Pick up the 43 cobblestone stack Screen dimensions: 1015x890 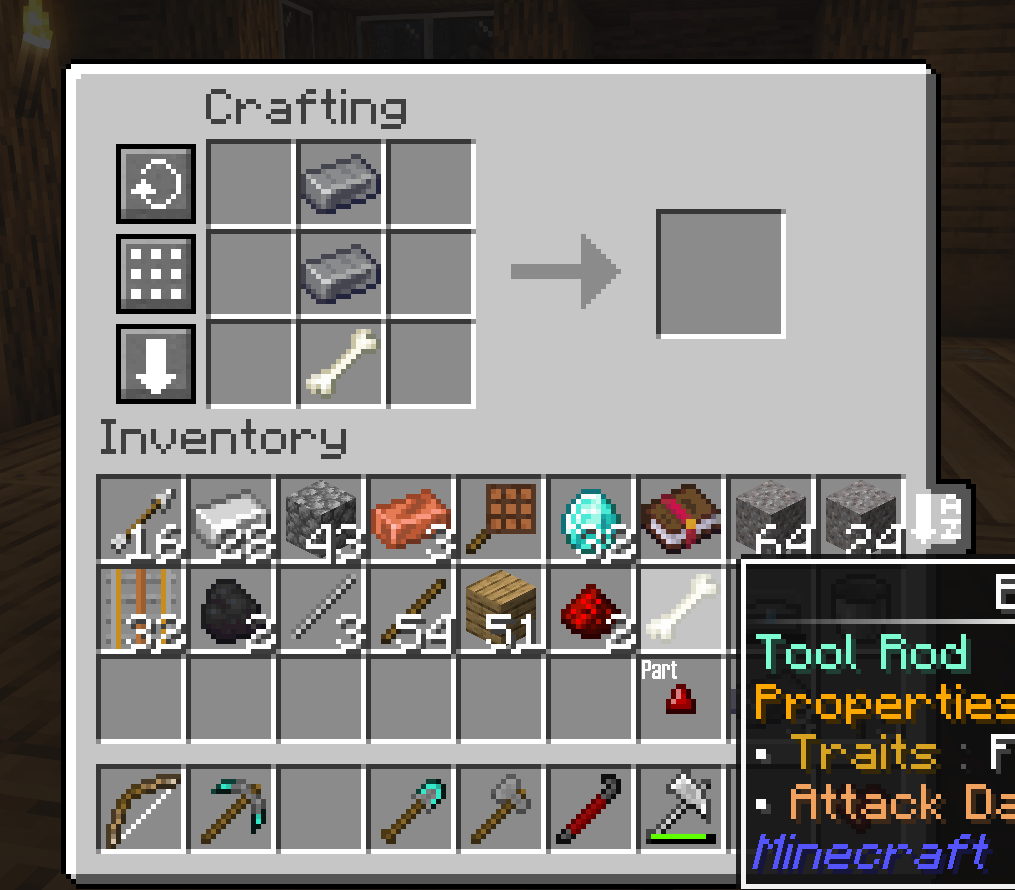point(321,518)
